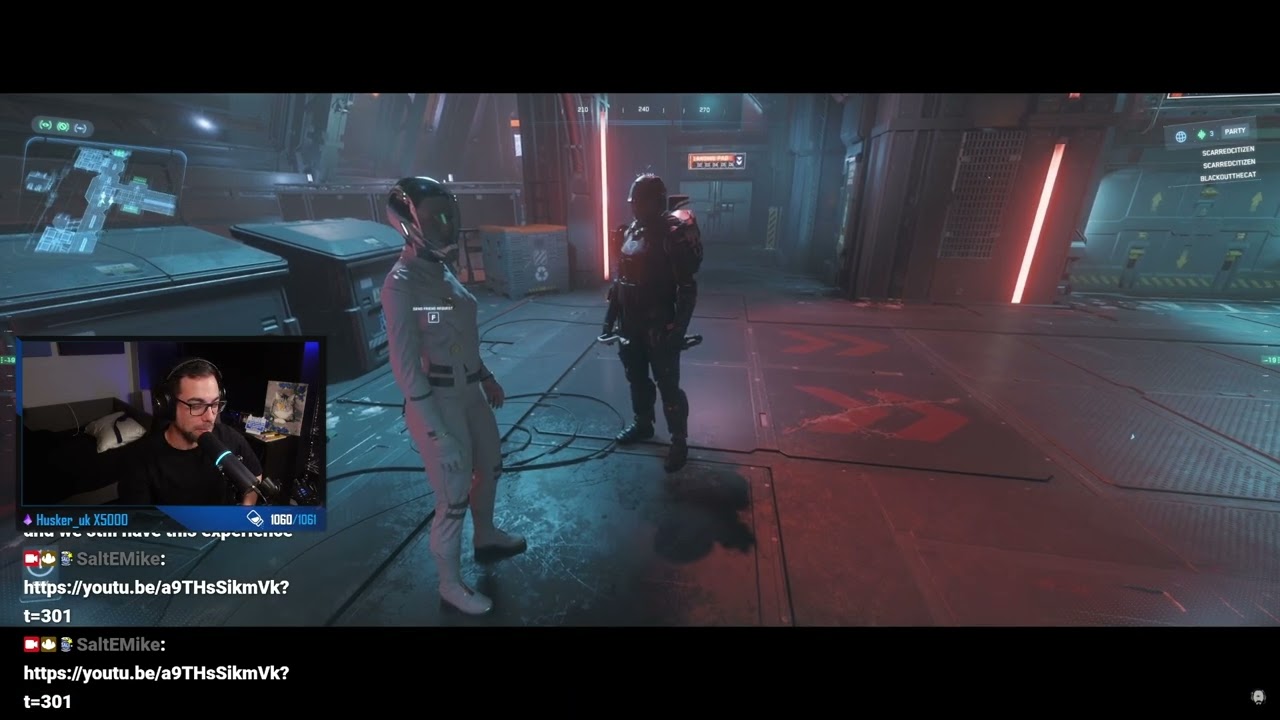Image resolution: width=1280 pixels, height=720 pixels.
Task: Select the PARTY label in the party panel
Action: click(1235, 131)
